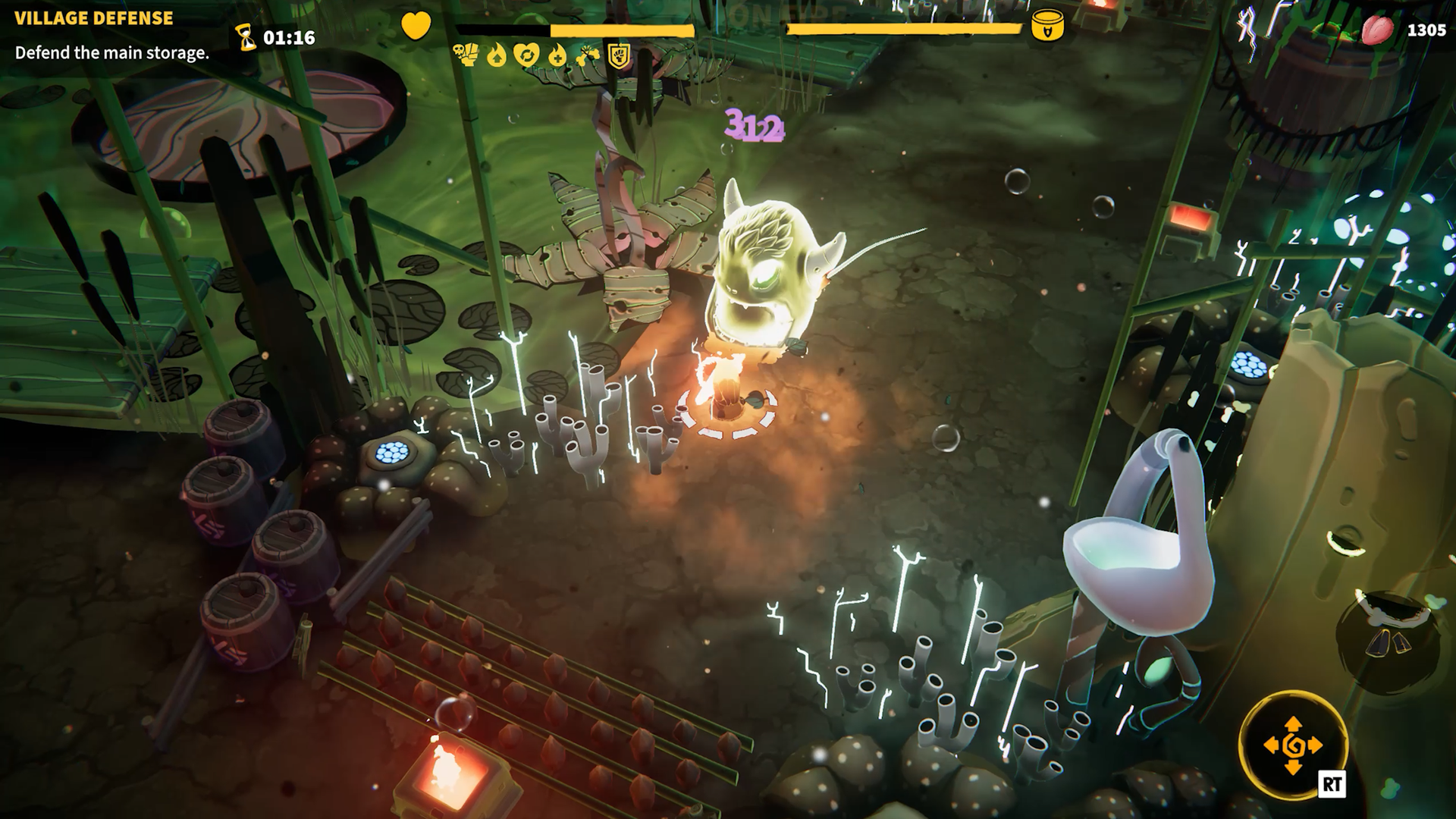Inspect the flame with plus-sign buff

(x=557, y=55)
